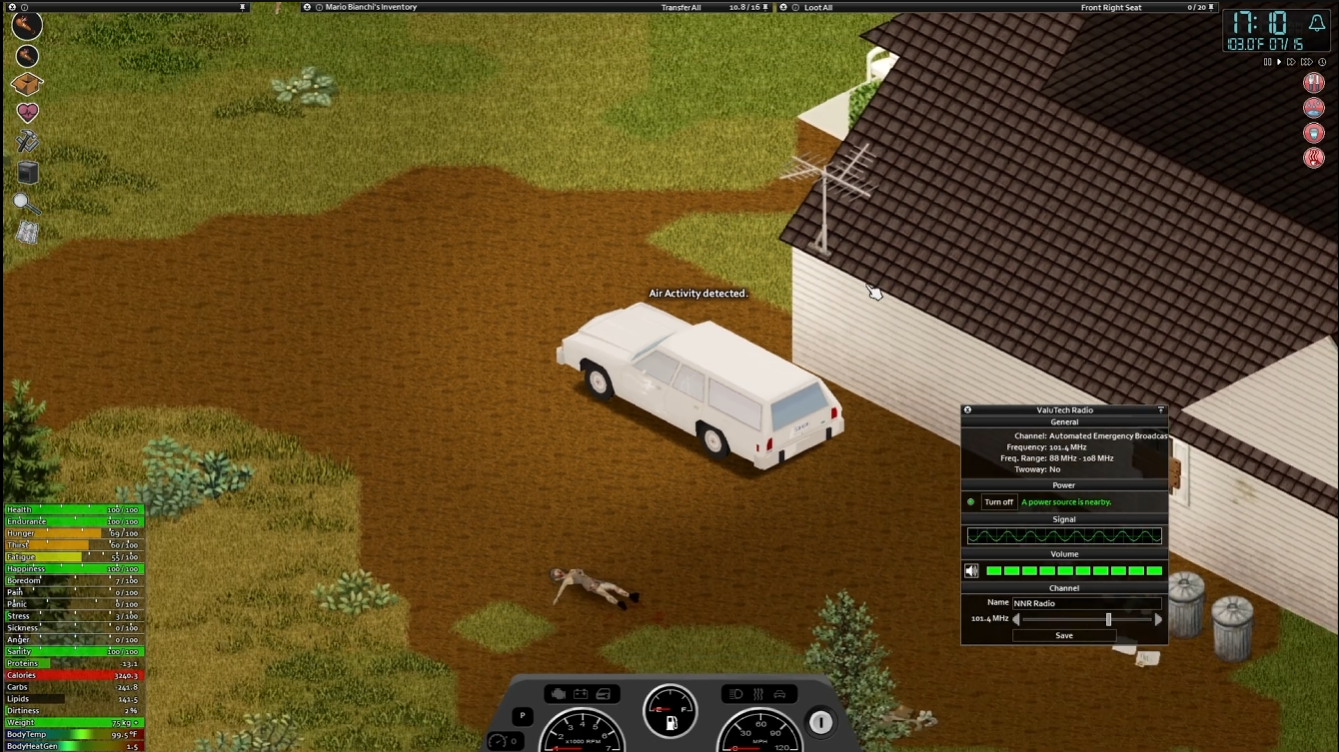Save the NNR Radio channel settings
Screen dimensions: 1339x752
[1063, 635]
